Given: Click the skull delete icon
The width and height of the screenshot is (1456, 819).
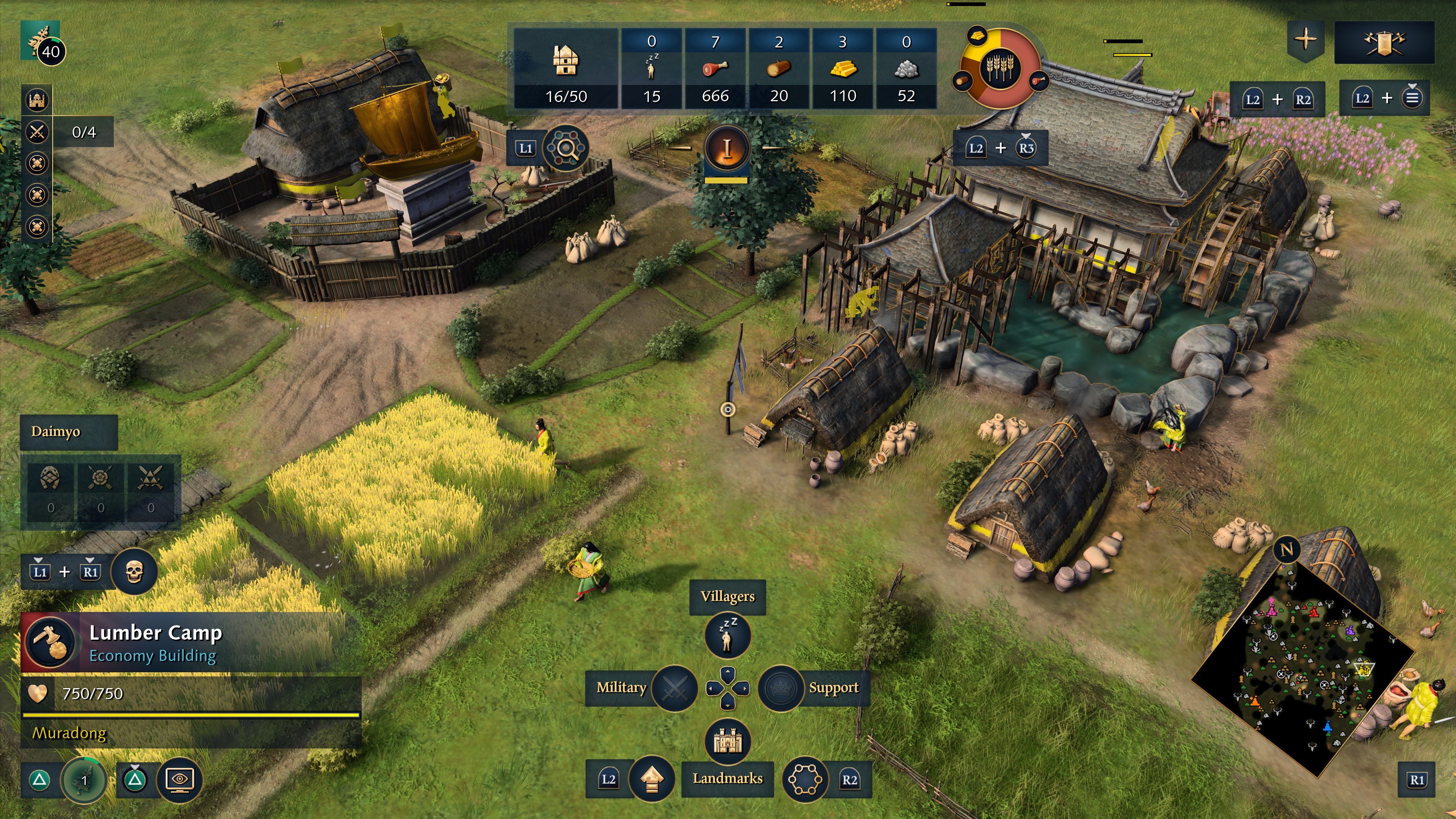Looking at the screenshot, I should point(133,571).
